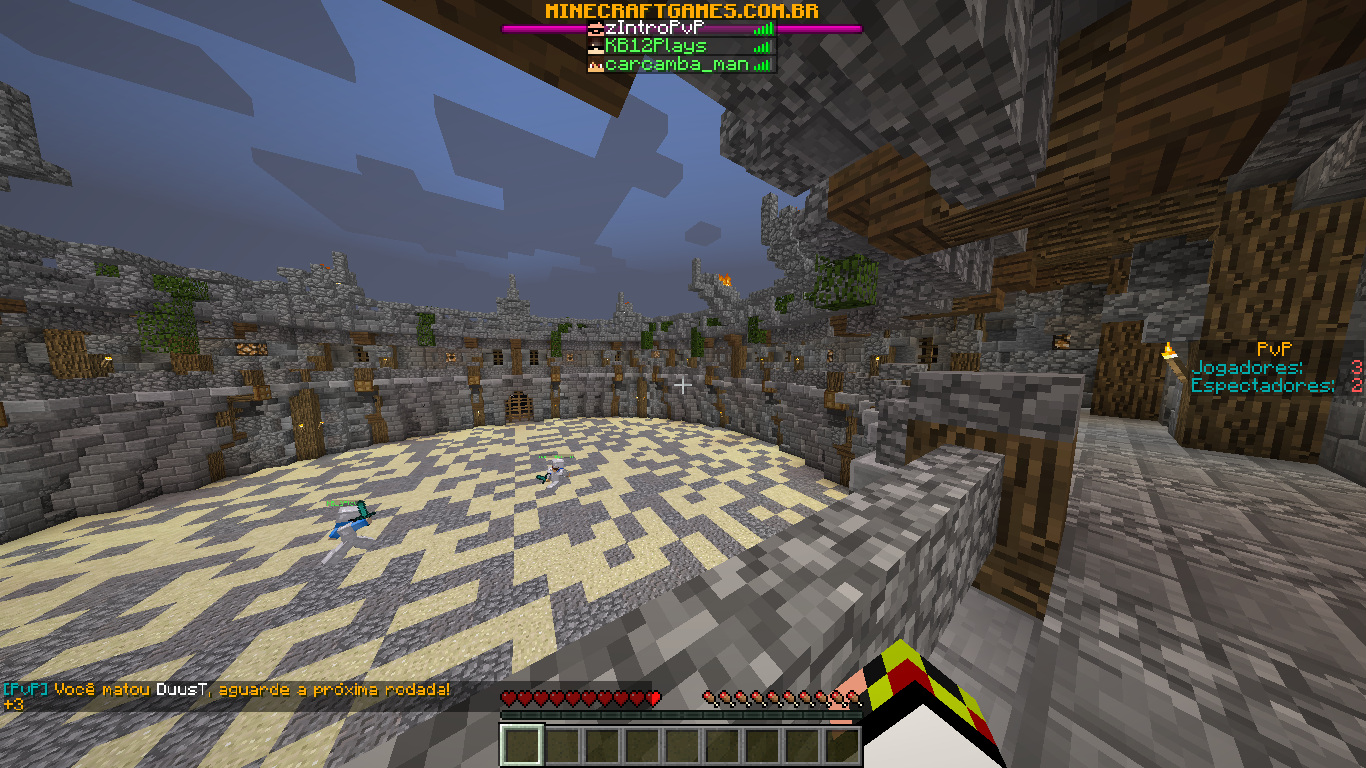Click the KB12Plays player list row
1366x768 pixels.
click(x=681, y=46)
